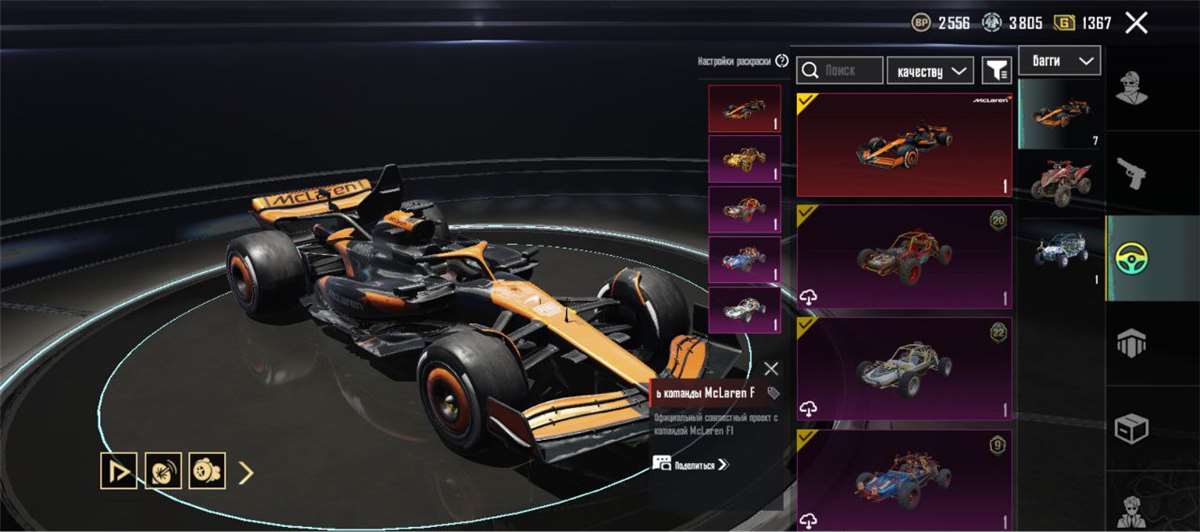Close the vehicle inventory screen
Viewport: 1200px width, 532px height.
coord(1136,23)
